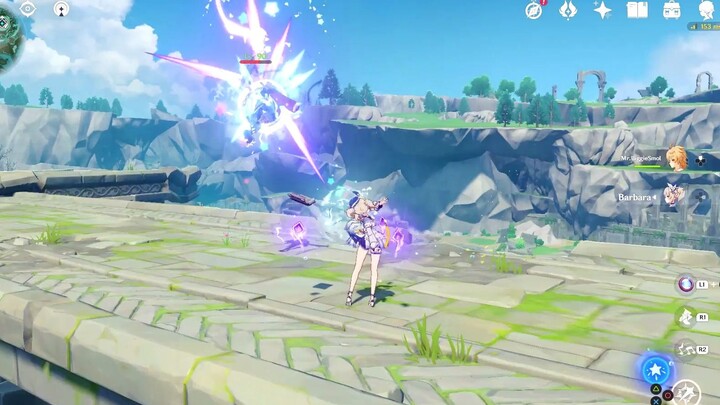Open the compass icon with red alert

534,10
